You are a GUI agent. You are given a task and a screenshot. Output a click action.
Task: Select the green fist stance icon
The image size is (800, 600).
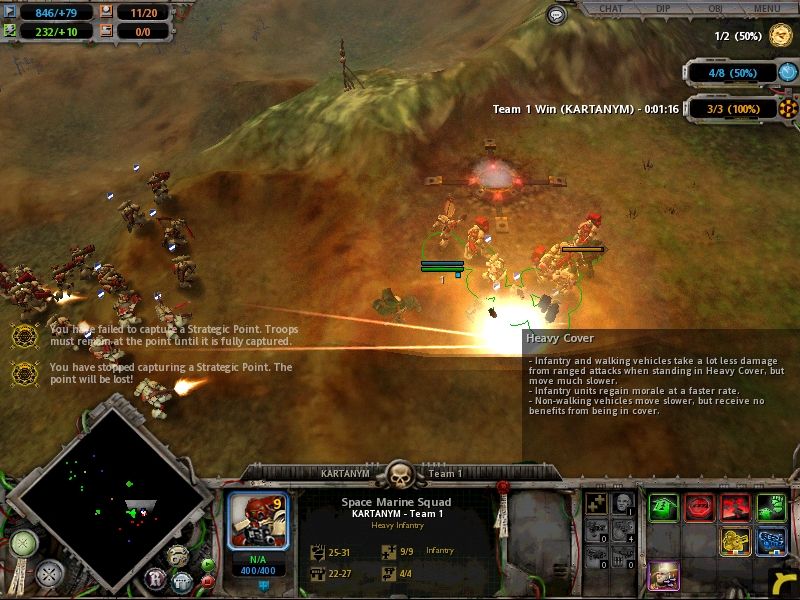[x=771, y=507]
